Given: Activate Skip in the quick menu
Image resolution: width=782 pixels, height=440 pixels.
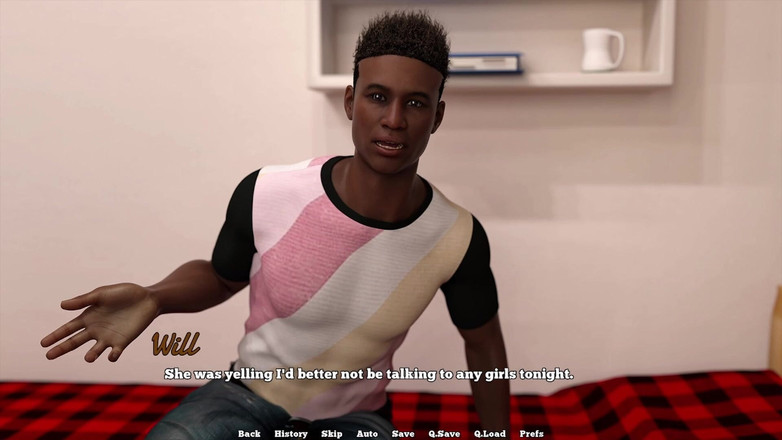Looking at the screenshot, I should (x=332, y=433).
